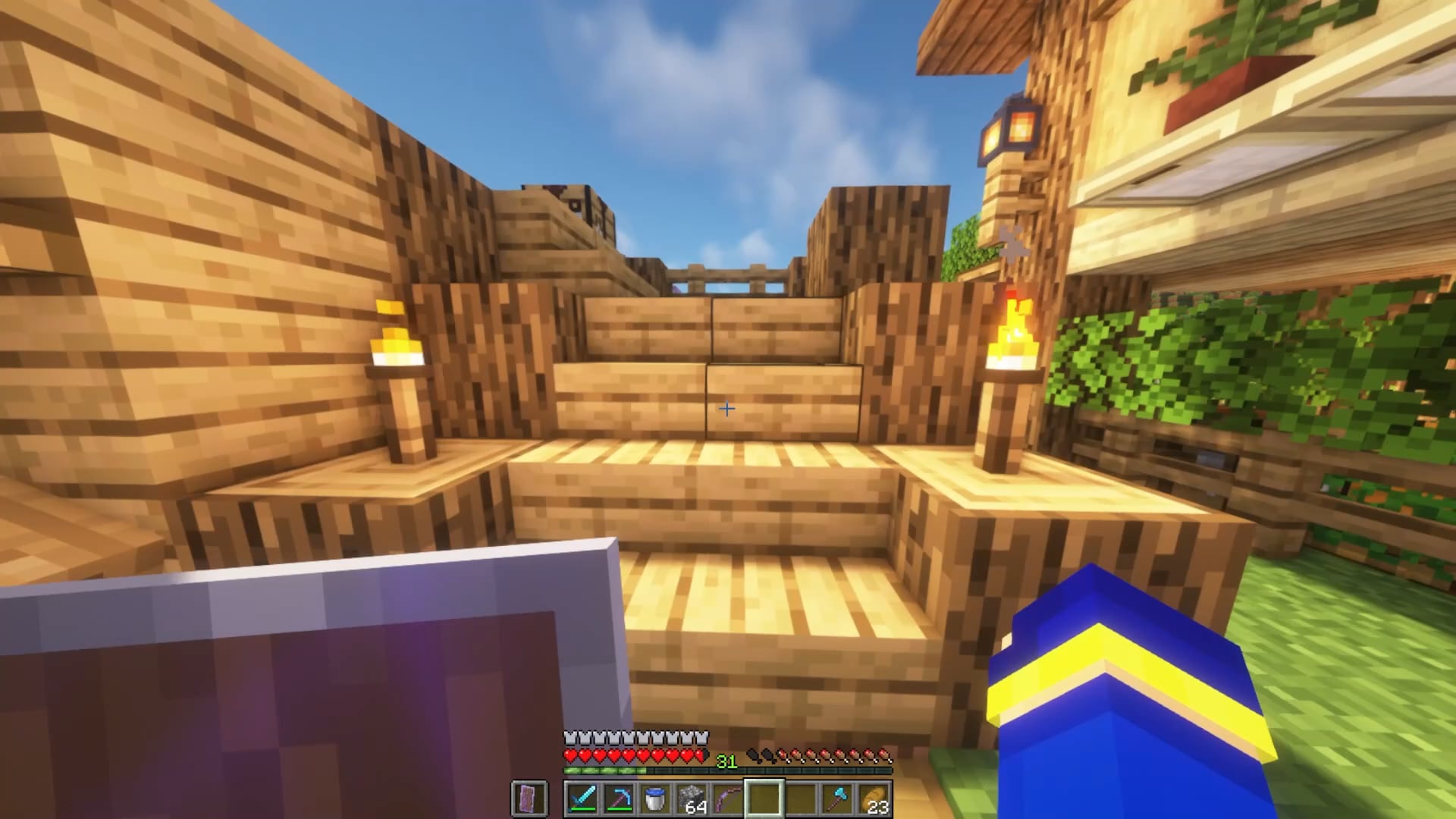The image size is (1456, 819).
Task: Click the first chestplate icon in the armor bar
Action: pos(569,736)
